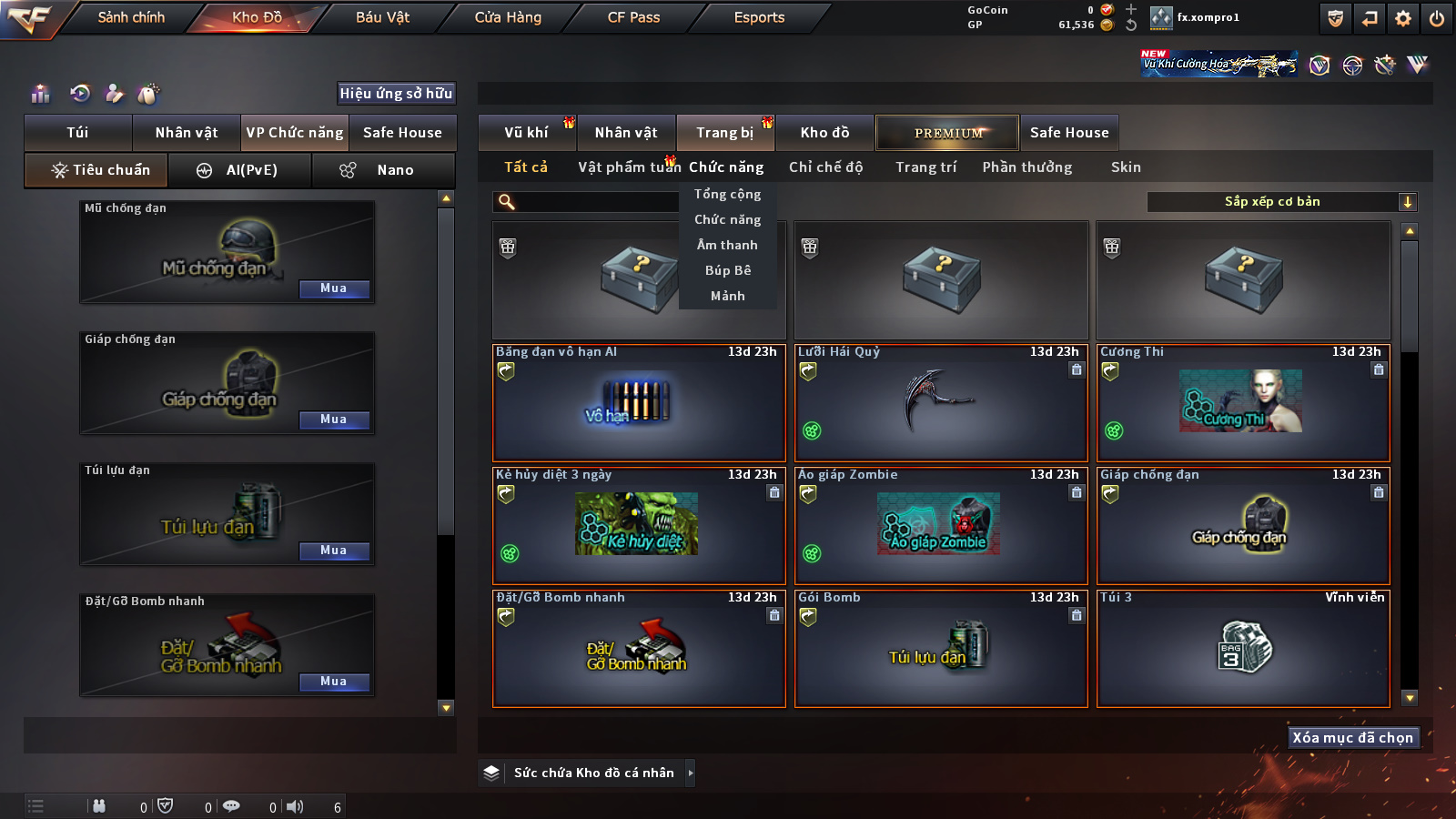Open the PREMIUM storage tab
The image size is (1456, 819).
pyautogui.click(x=947, y=133)
